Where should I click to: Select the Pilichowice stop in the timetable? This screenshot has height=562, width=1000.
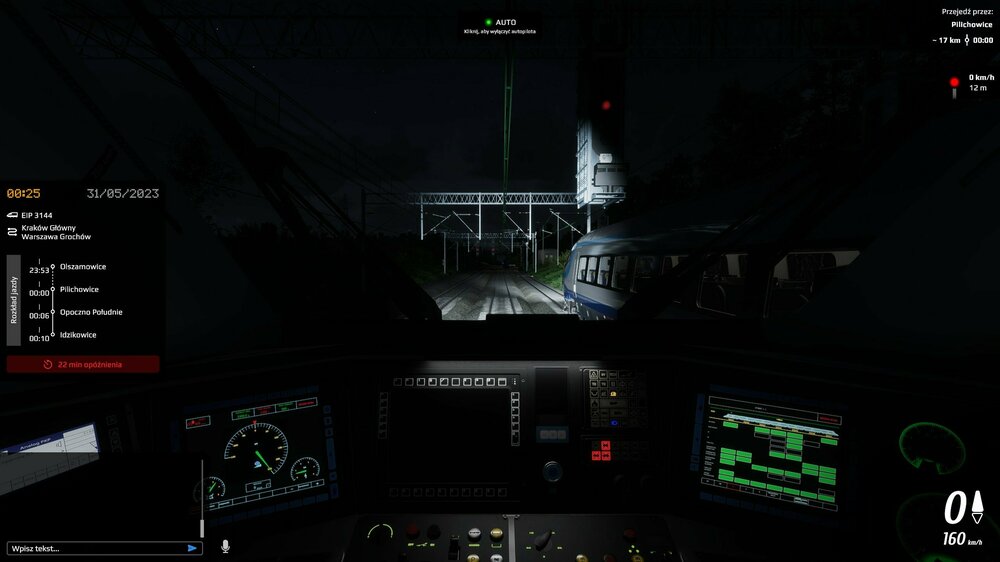(80, 290)
